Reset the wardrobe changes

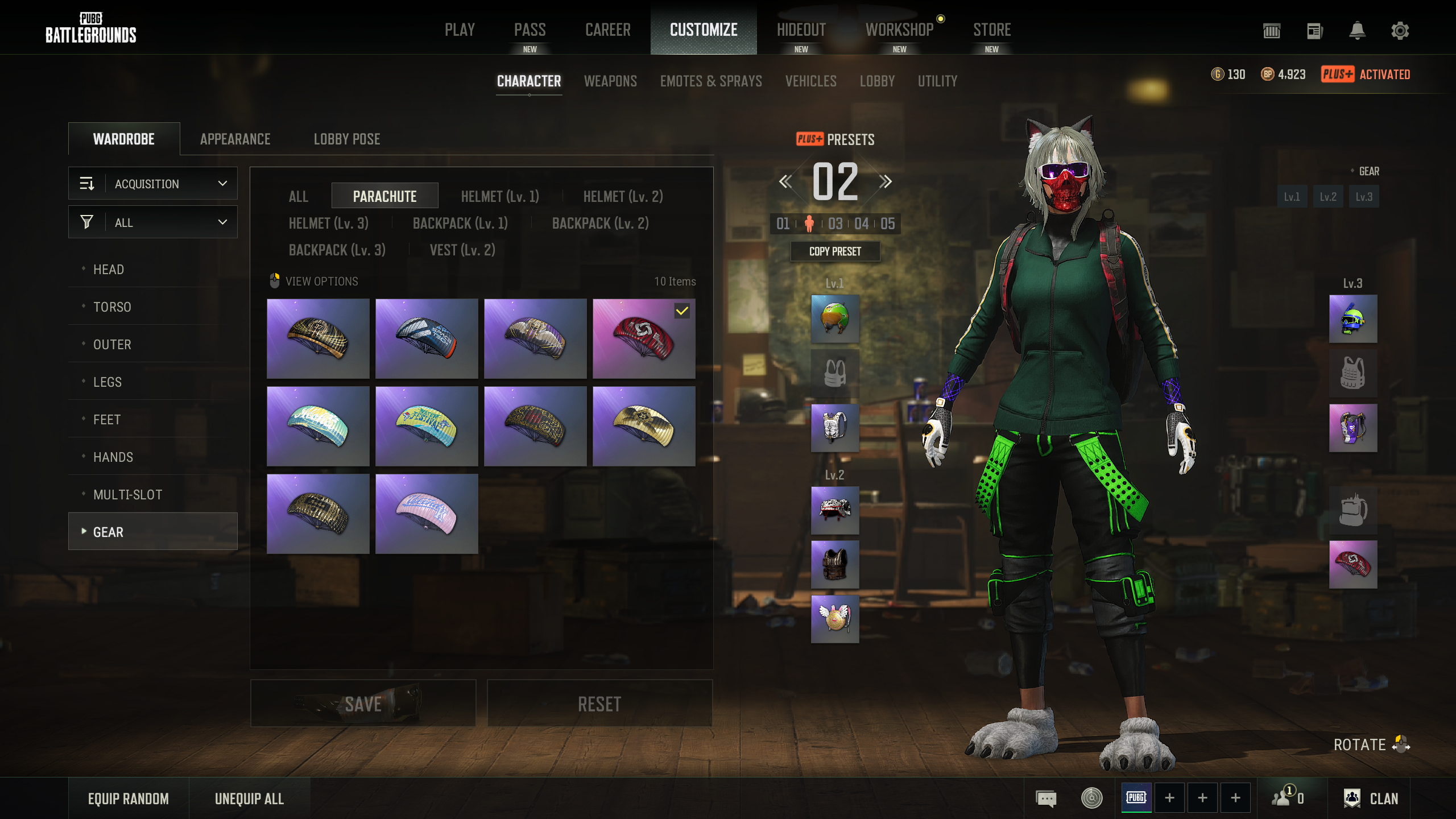pyautogui.click(x=599, y=704)
